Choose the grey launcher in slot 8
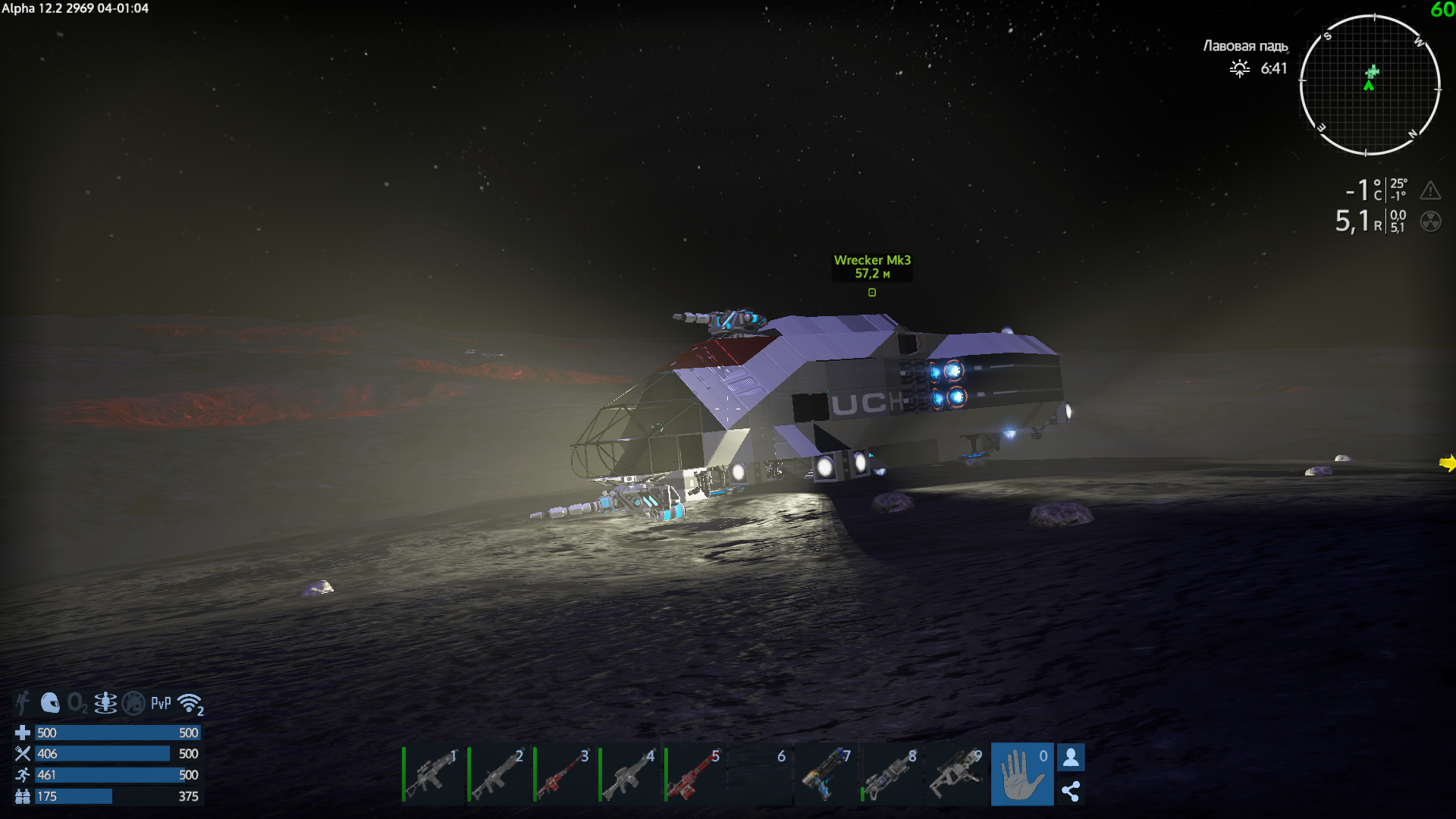The height and width of the screenshot is (819, 1456). [x=891, y=775]
